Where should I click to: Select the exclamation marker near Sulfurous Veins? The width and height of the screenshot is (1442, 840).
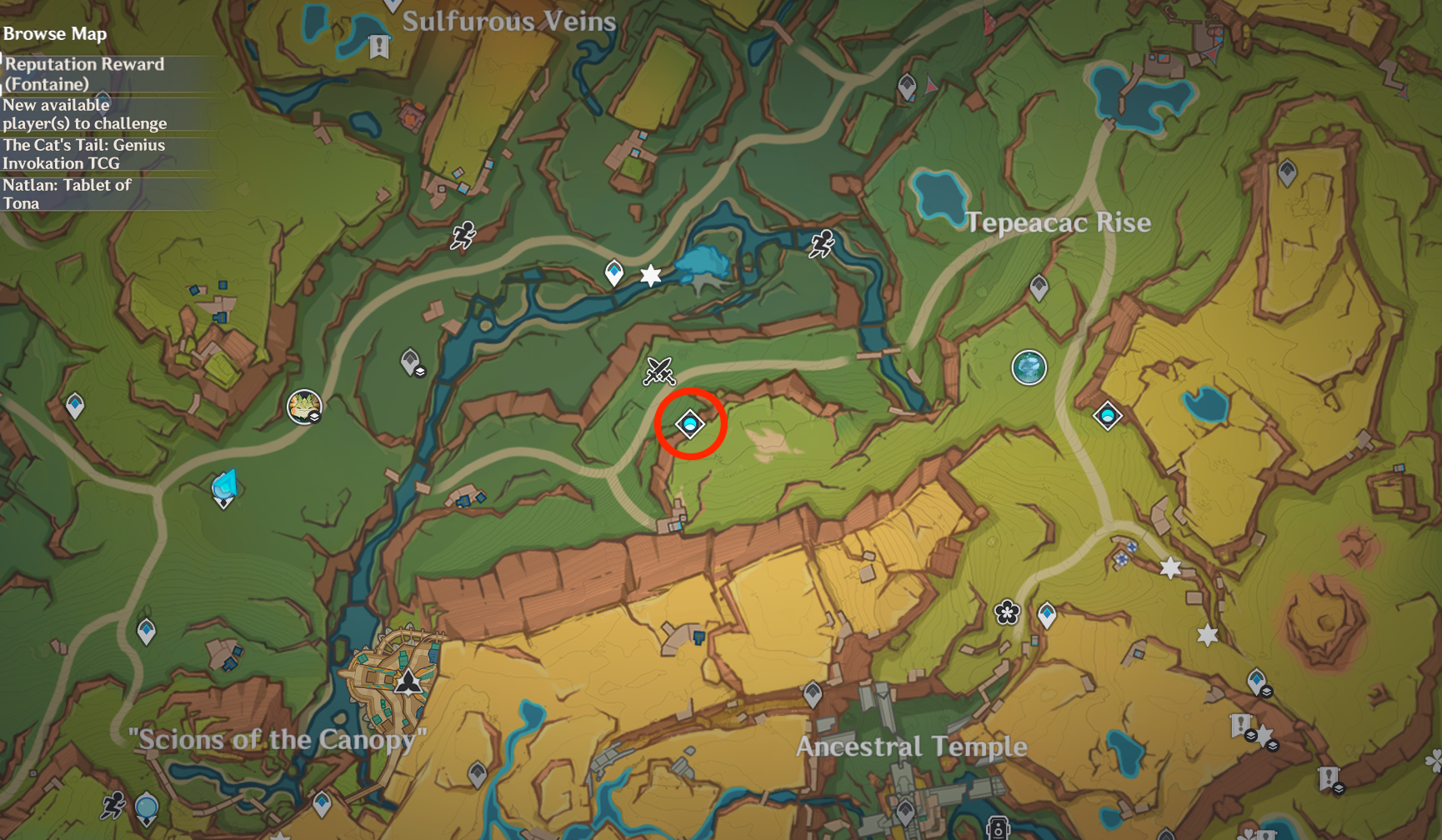pyautogui.click(x=379, y=47)
